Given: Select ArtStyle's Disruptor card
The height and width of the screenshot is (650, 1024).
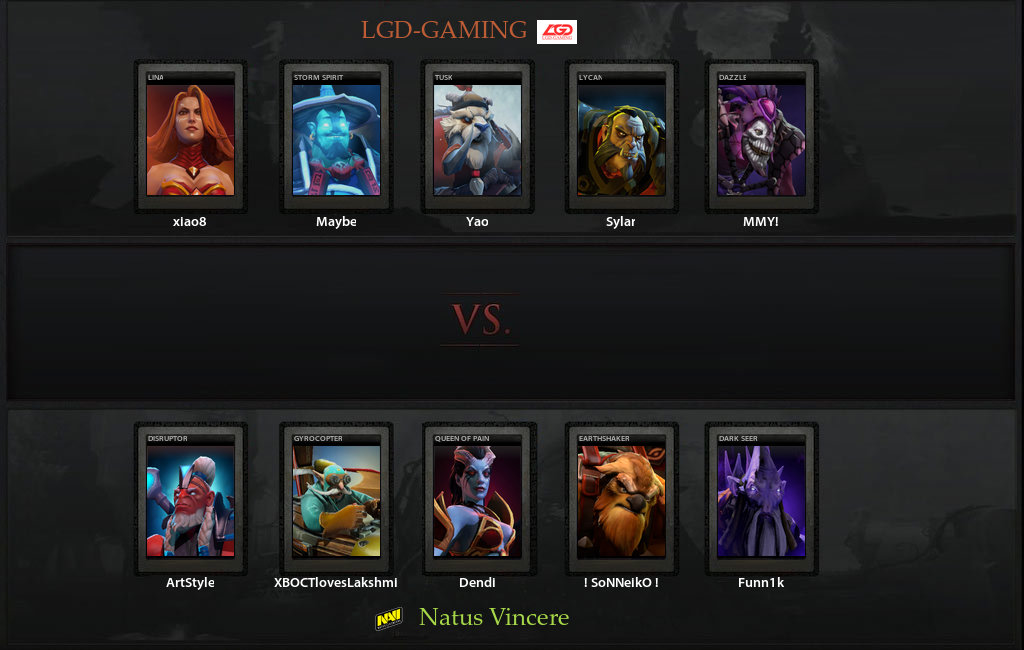Looking at the screenshot, I should [x=190, y=499].
